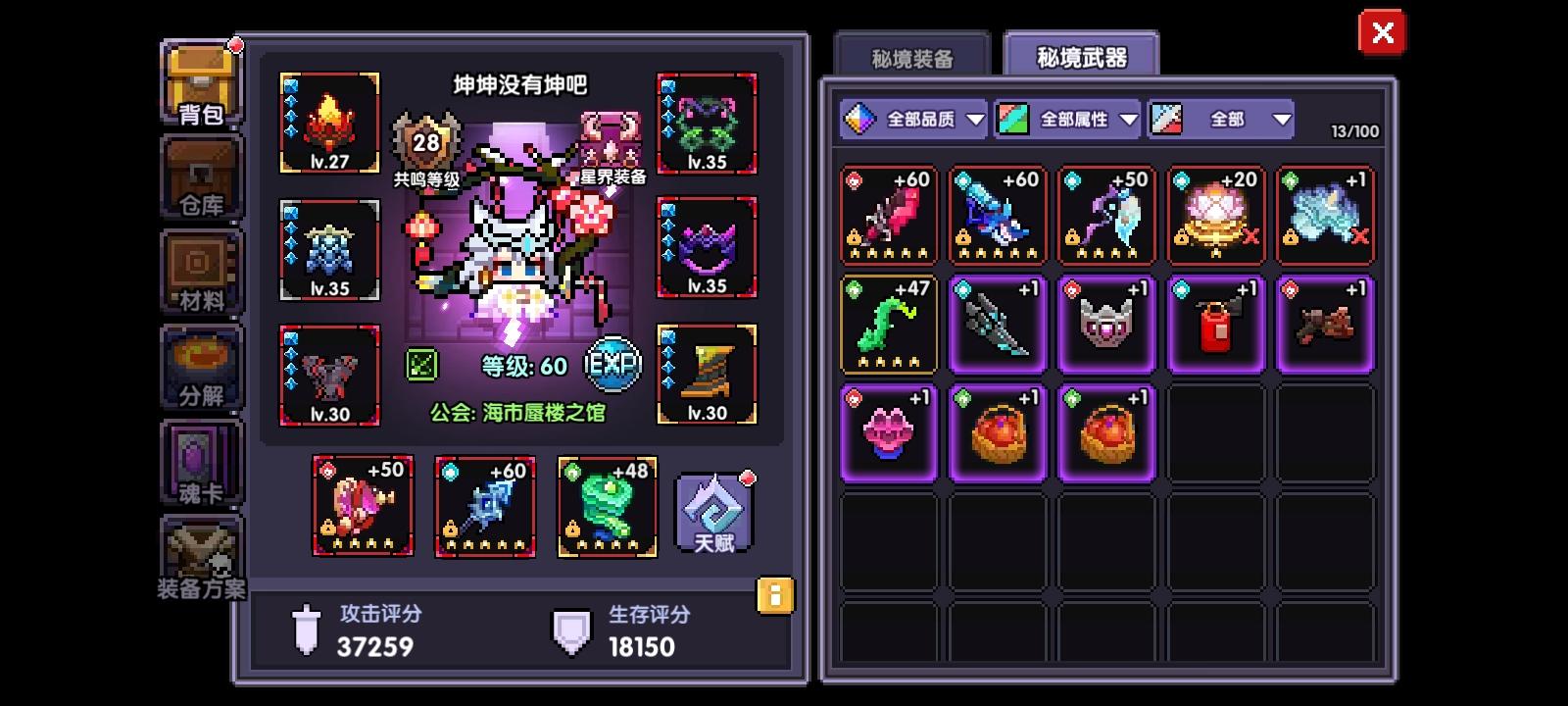Open the 魂卡 soul card panel
Viewport: 1568px width, 706px height.
(x=200, y=461)
